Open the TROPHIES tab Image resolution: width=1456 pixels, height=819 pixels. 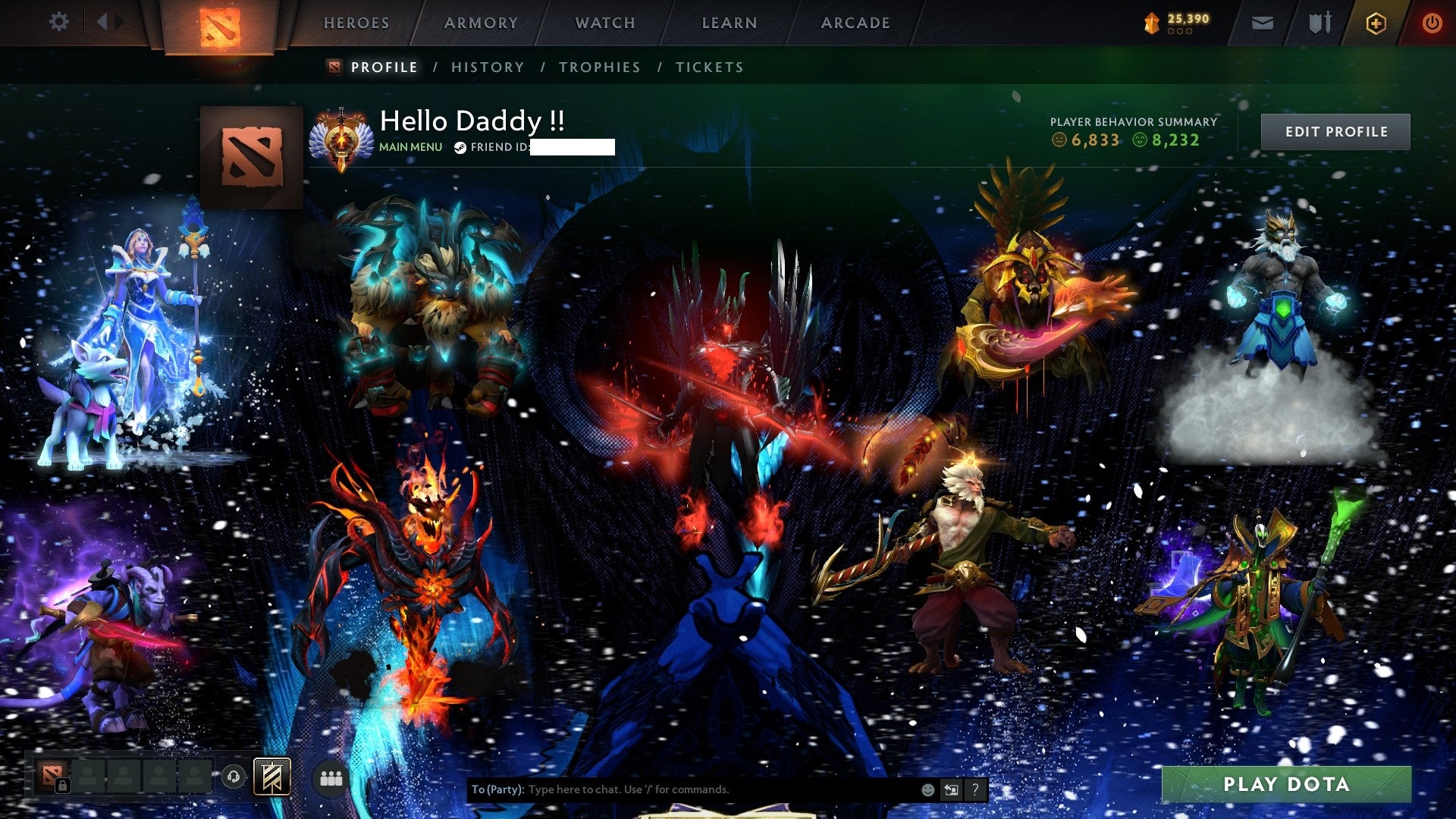[x=599, y=67]
